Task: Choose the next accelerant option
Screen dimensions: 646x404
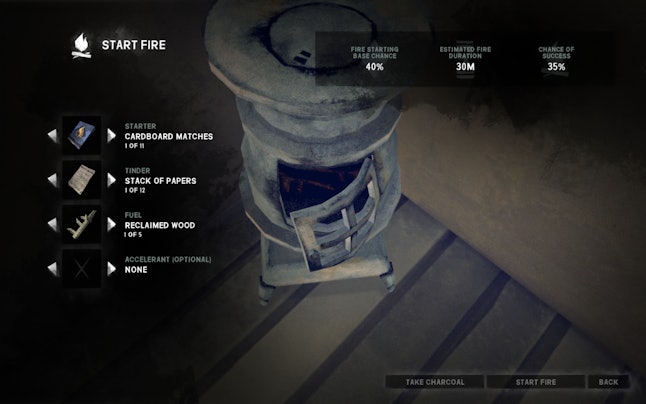Action: (112, 269)
